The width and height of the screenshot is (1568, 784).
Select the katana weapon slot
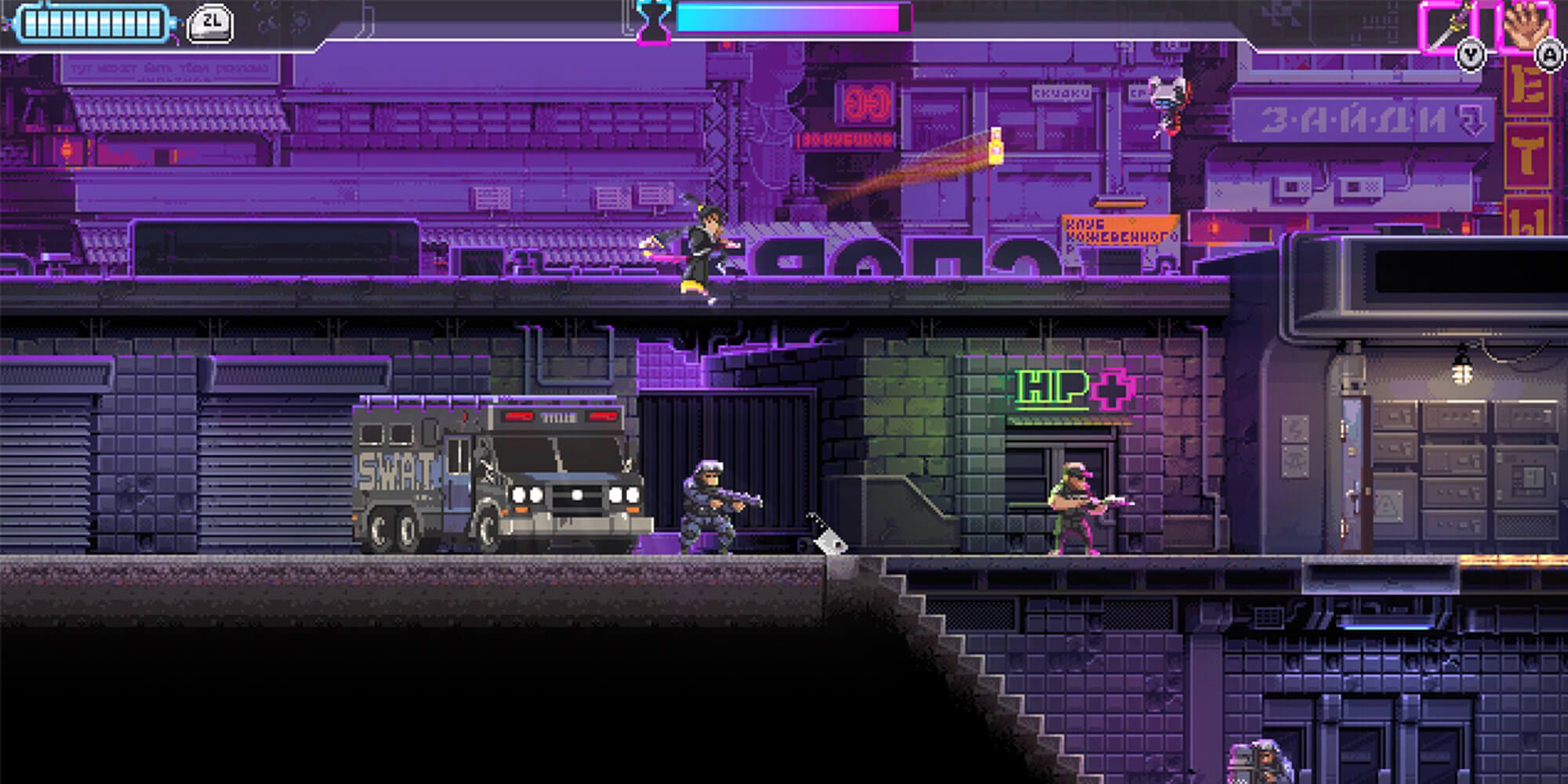pos(1447,26)
